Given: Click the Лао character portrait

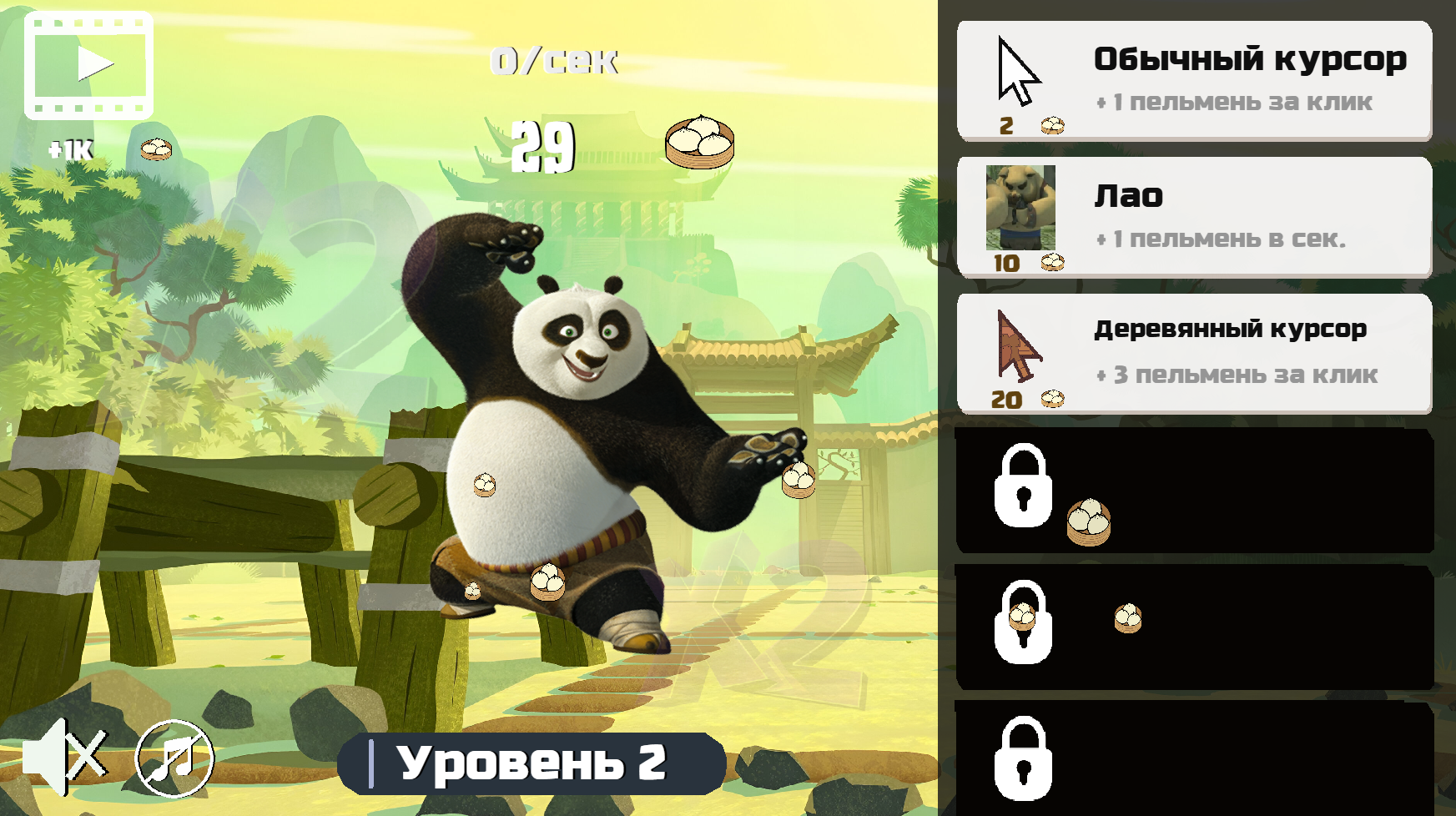Looking at the screenshot, I should tap(1020, 209).
